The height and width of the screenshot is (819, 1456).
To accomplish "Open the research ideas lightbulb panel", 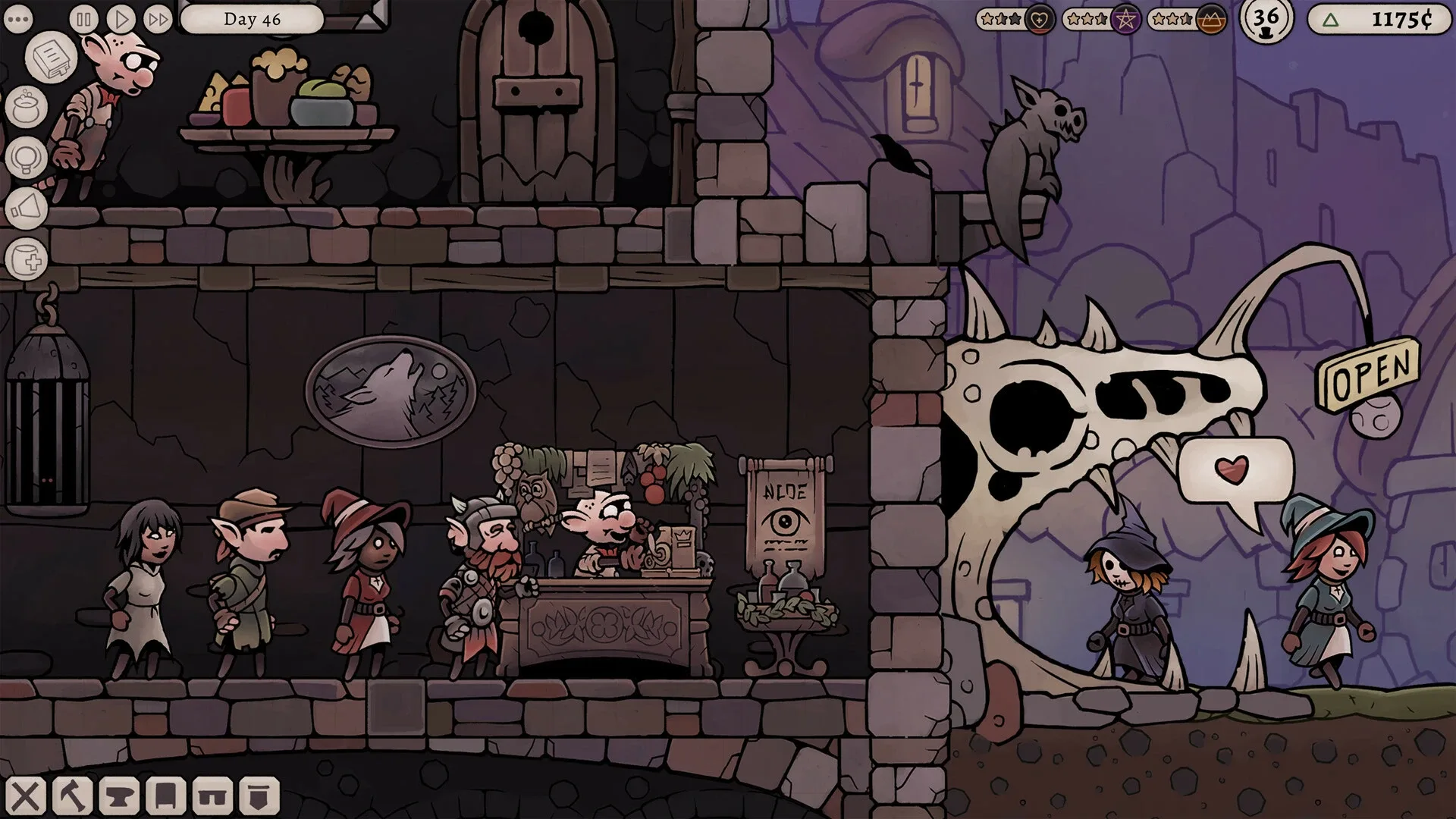I will pyautogui.click(x=25, y=155).
